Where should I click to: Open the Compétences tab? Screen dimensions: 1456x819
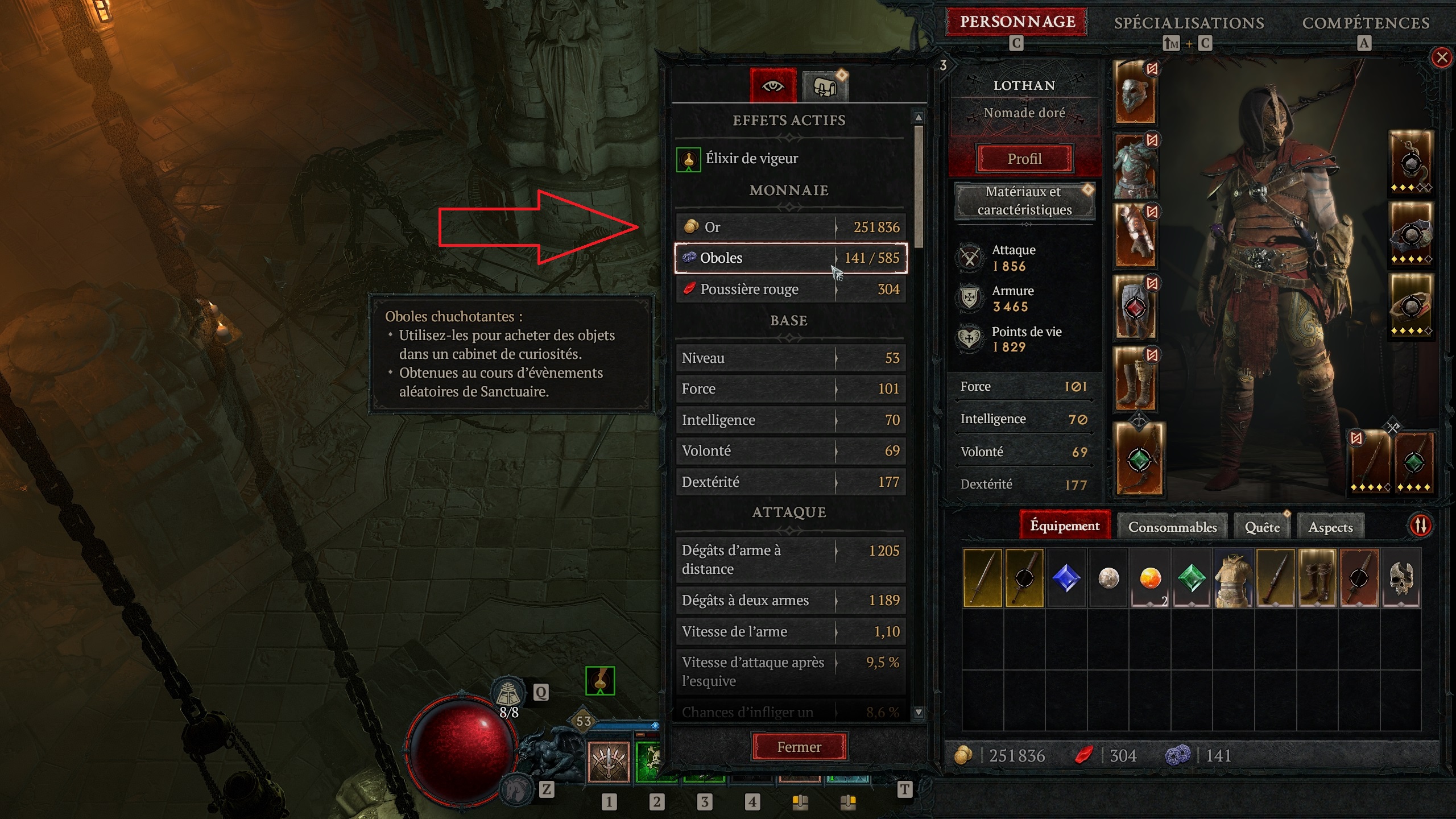pos(1366,23)
